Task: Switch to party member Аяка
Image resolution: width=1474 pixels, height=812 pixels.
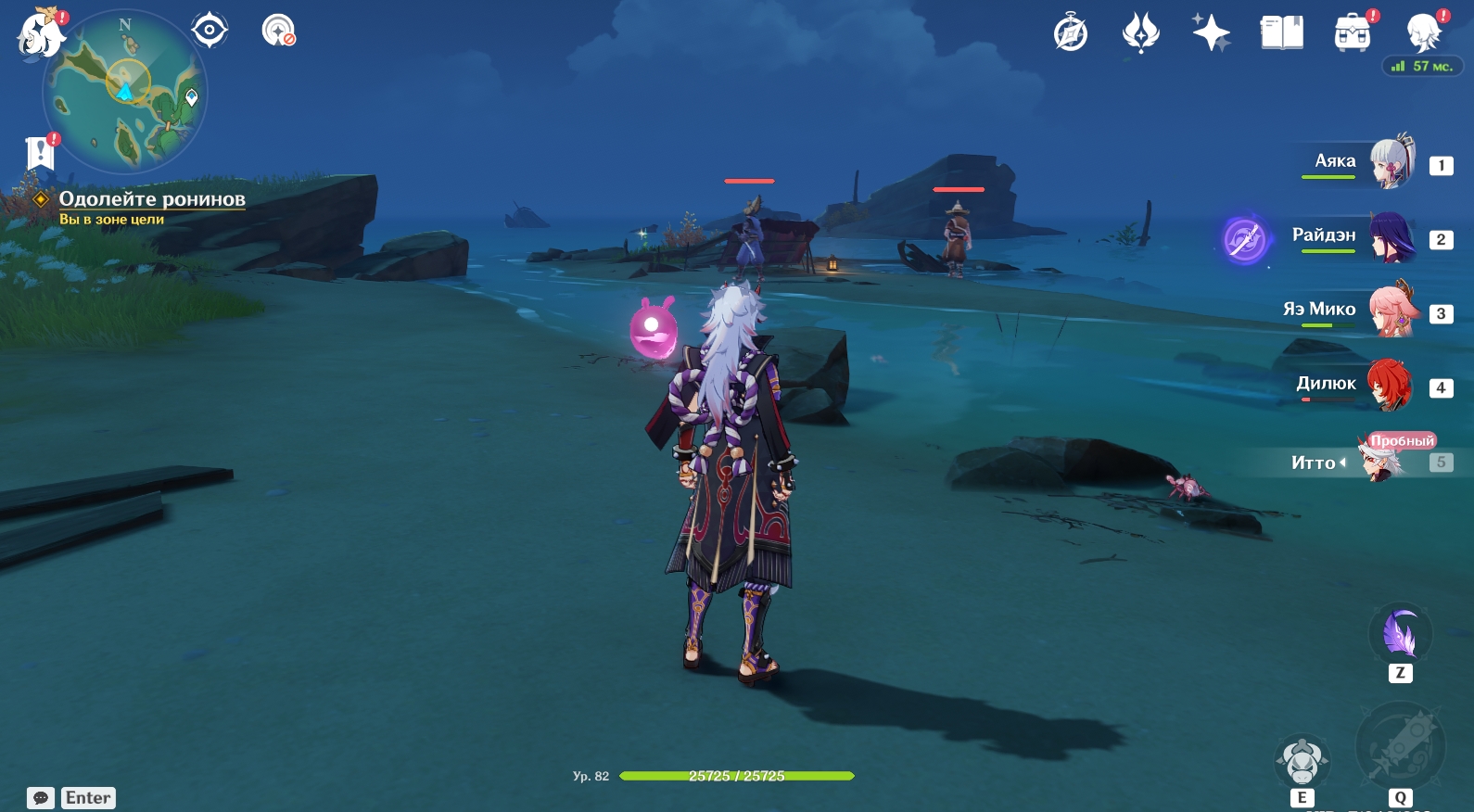Action: (1391, 163)
